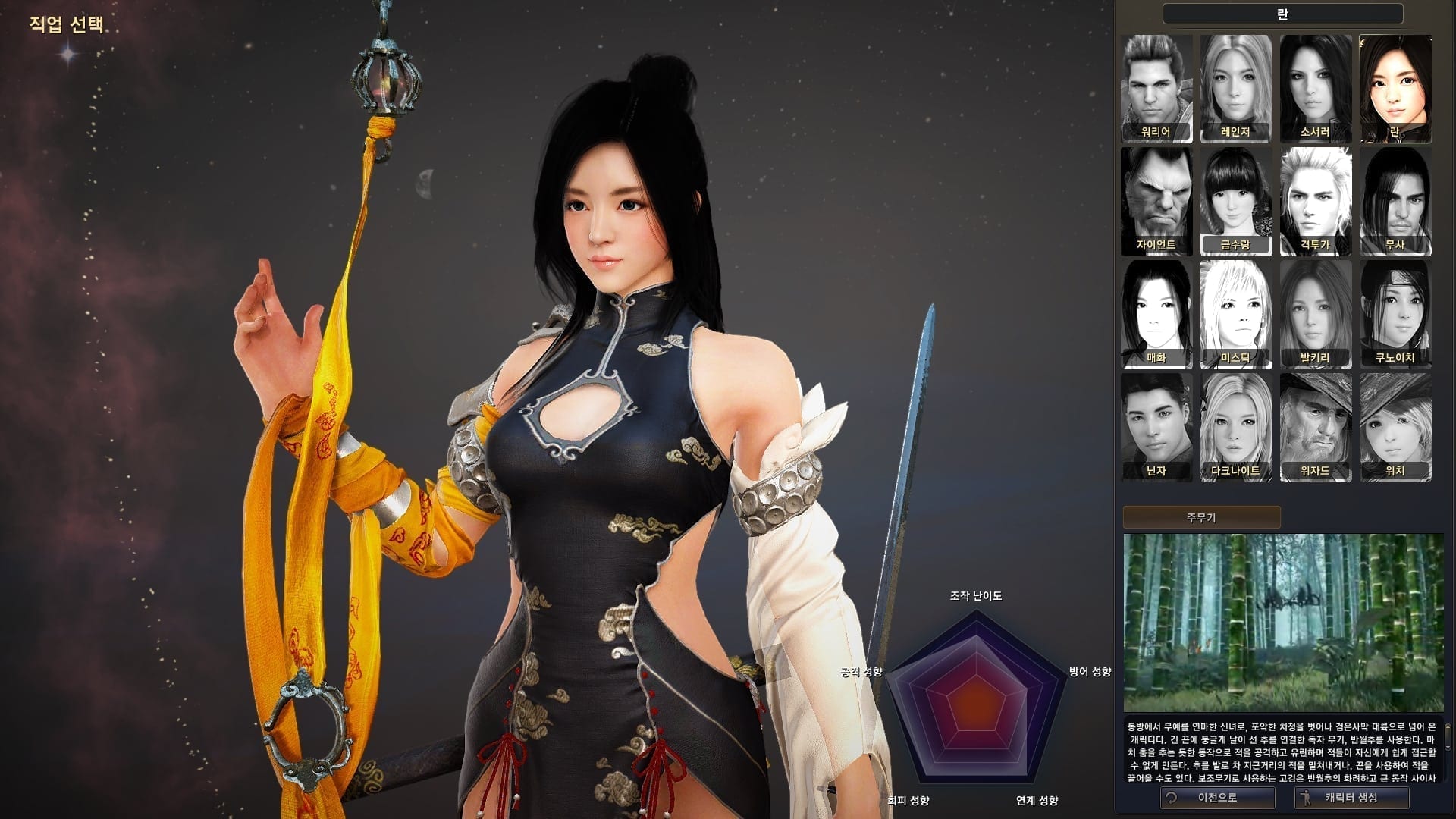Viewport: 1456px width, 819px height.
Task: Pick the 위자드 class portrait
Action: (x=1316, y=427)
